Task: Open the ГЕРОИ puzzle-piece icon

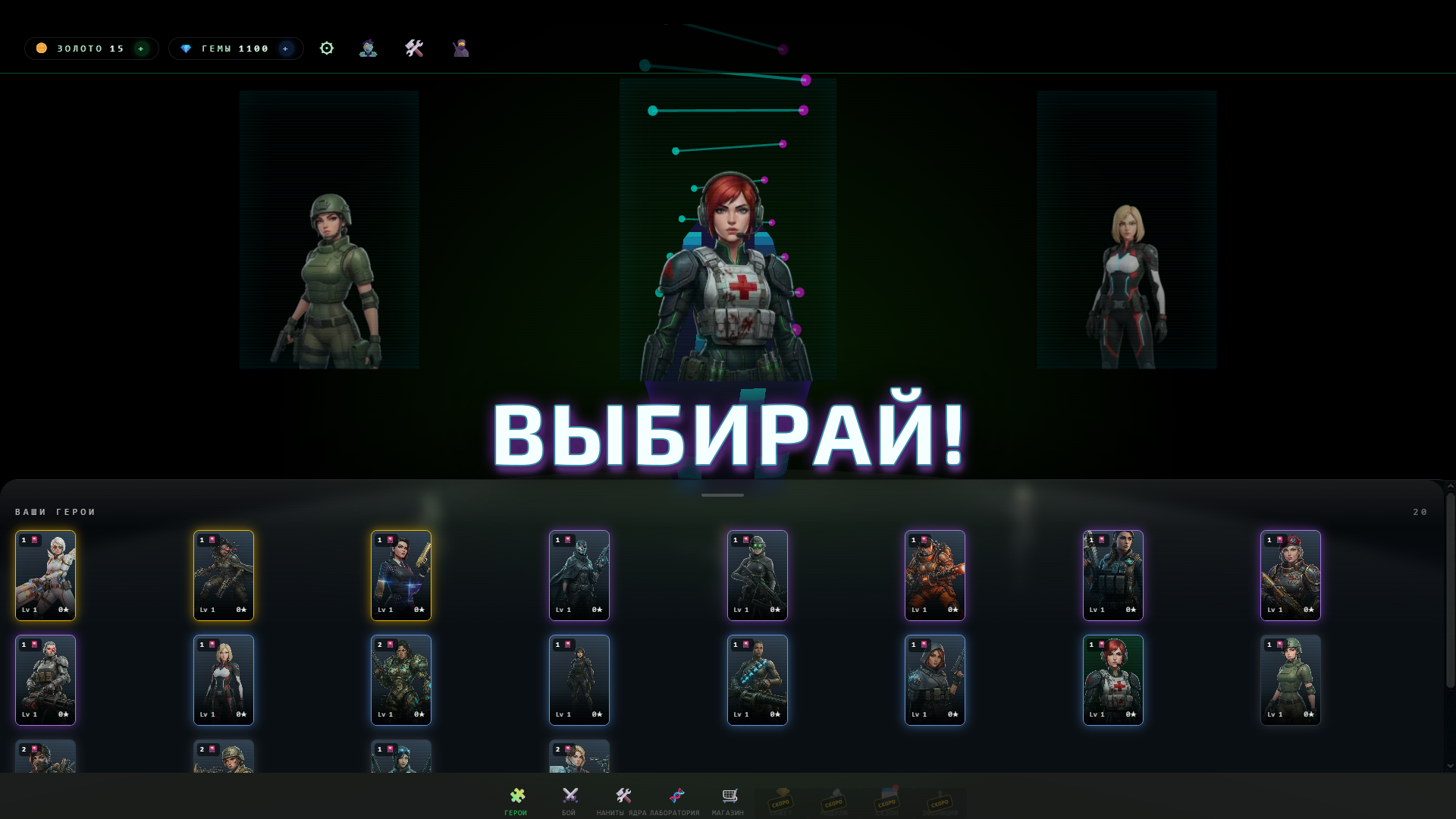Action: click(x=518, y=797)
